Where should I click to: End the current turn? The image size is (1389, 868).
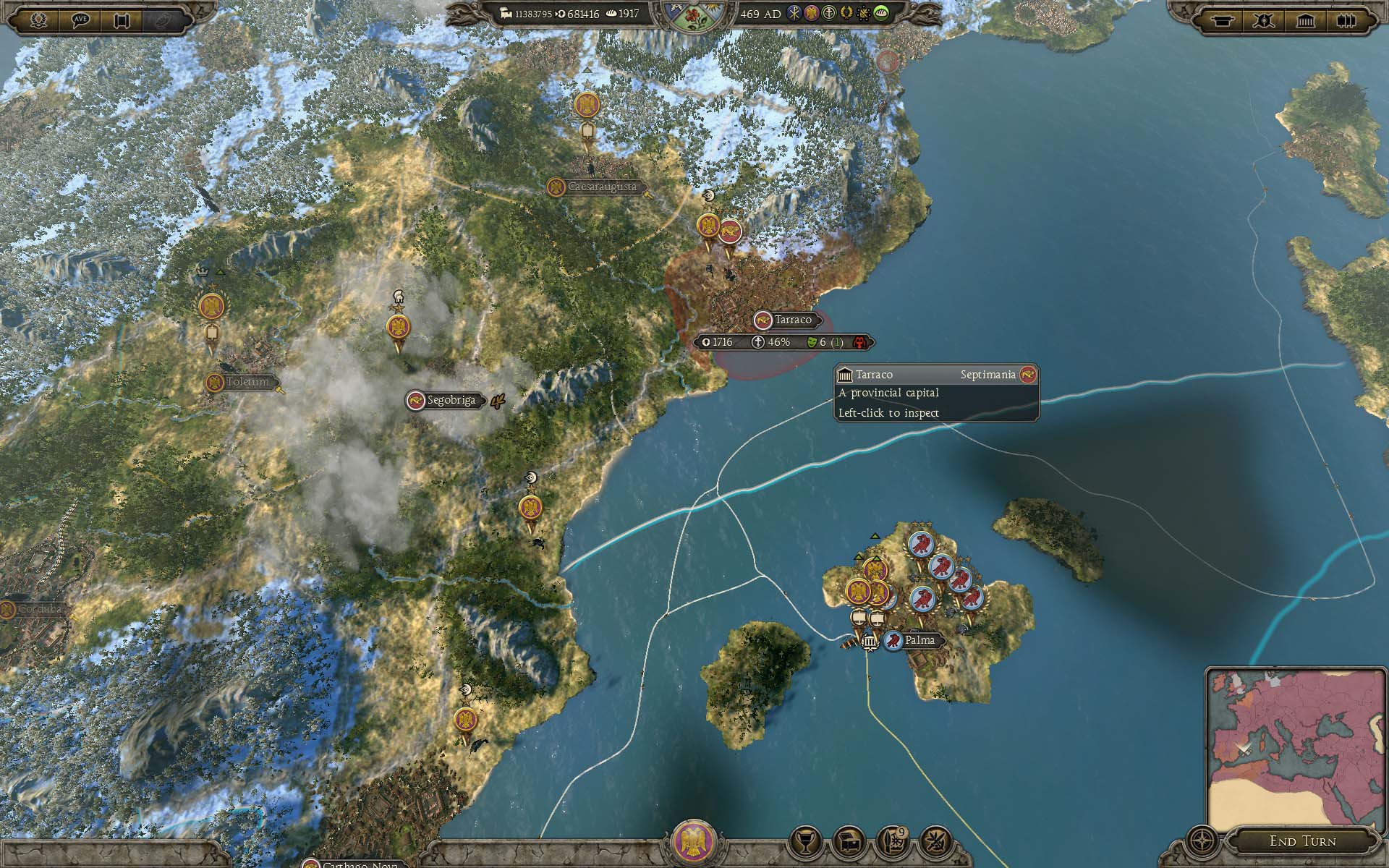[1302, 841]
